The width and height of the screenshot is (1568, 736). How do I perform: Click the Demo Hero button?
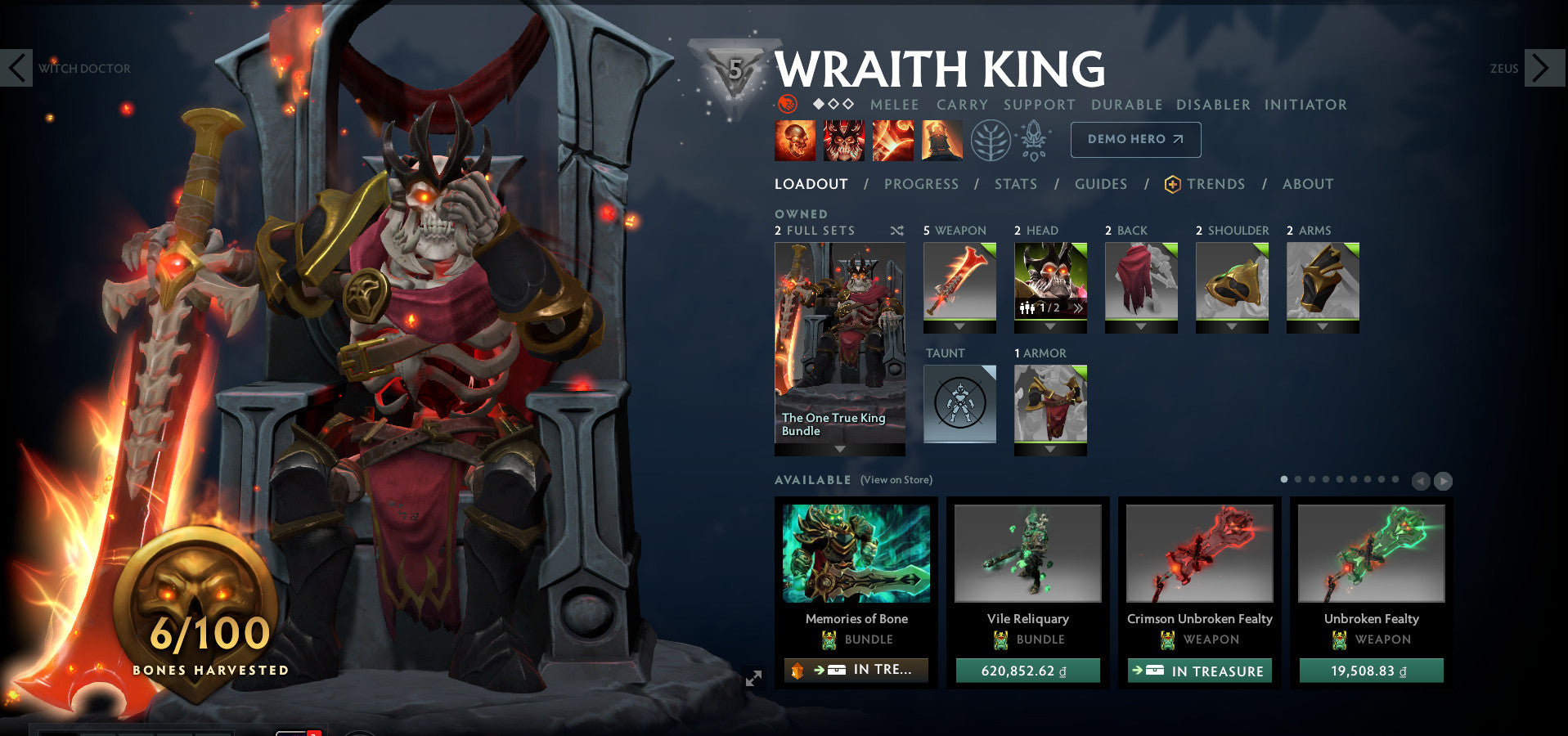click(1135, 139)
